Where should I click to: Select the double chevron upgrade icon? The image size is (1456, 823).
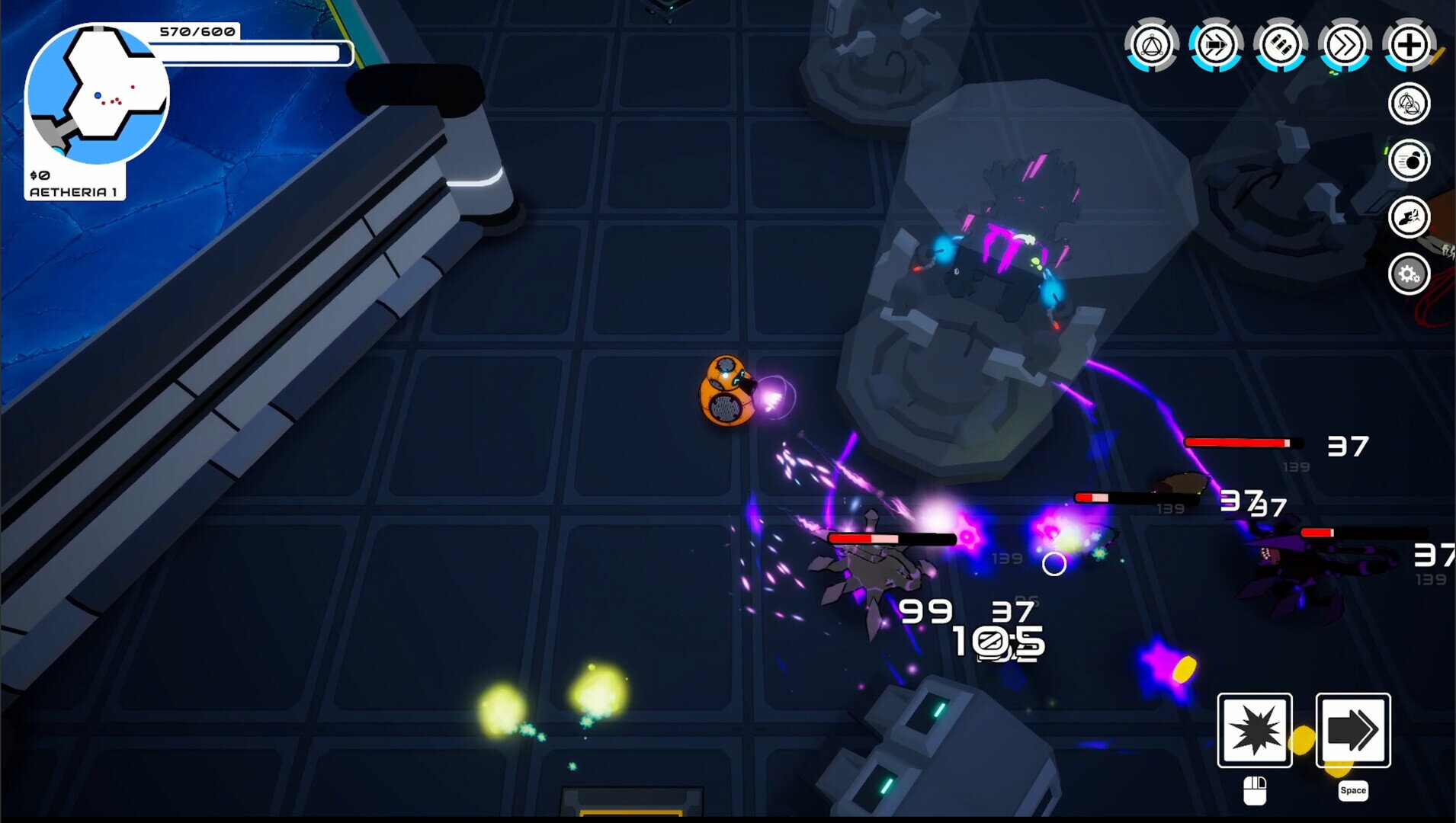pyautogui.click(x=1345, y=45)
